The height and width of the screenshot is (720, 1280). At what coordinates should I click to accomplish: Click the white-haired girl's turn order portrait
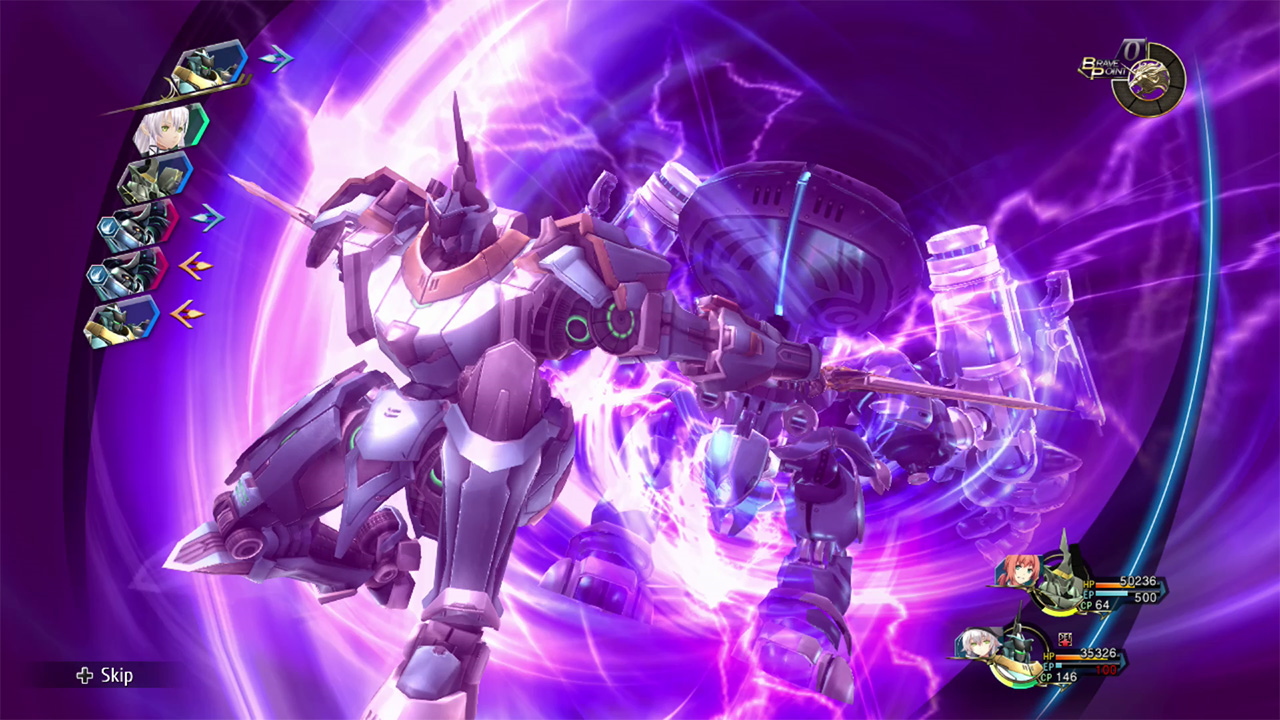(x=164, y=128)
